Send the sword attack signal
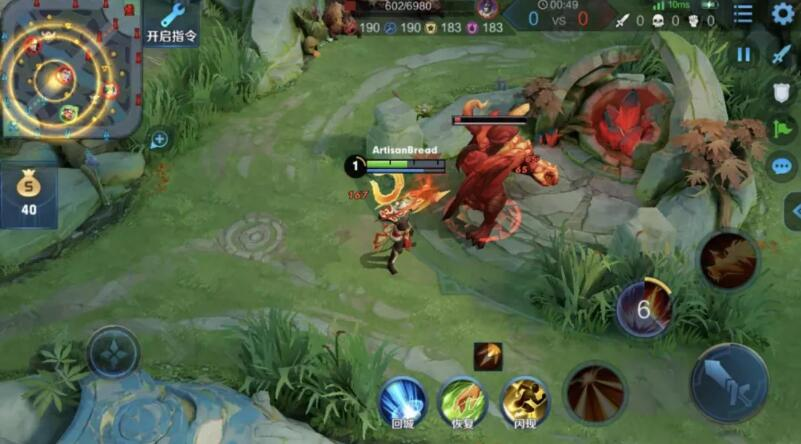Image resolution: width=801 pixels, height=444 pixels. (781, 55)
